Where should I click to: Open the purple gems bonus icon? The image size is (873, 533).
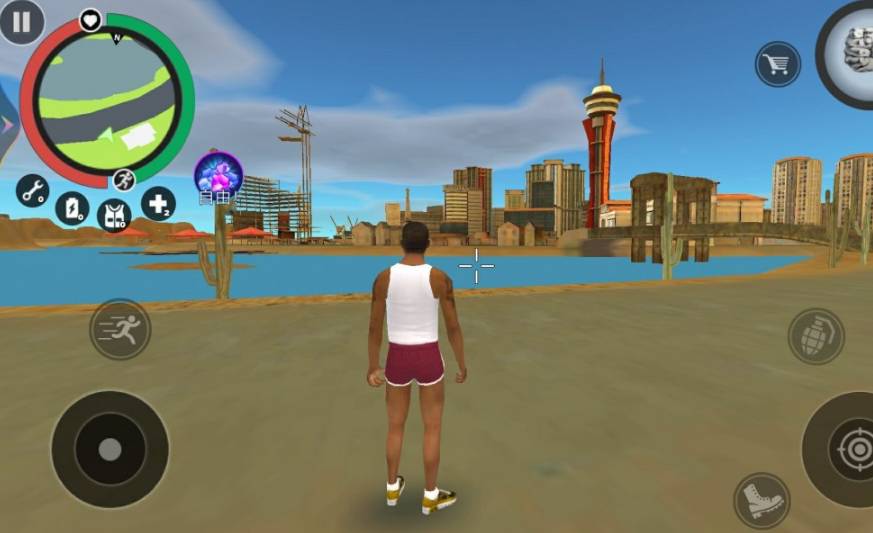click(x=218, y=174)
